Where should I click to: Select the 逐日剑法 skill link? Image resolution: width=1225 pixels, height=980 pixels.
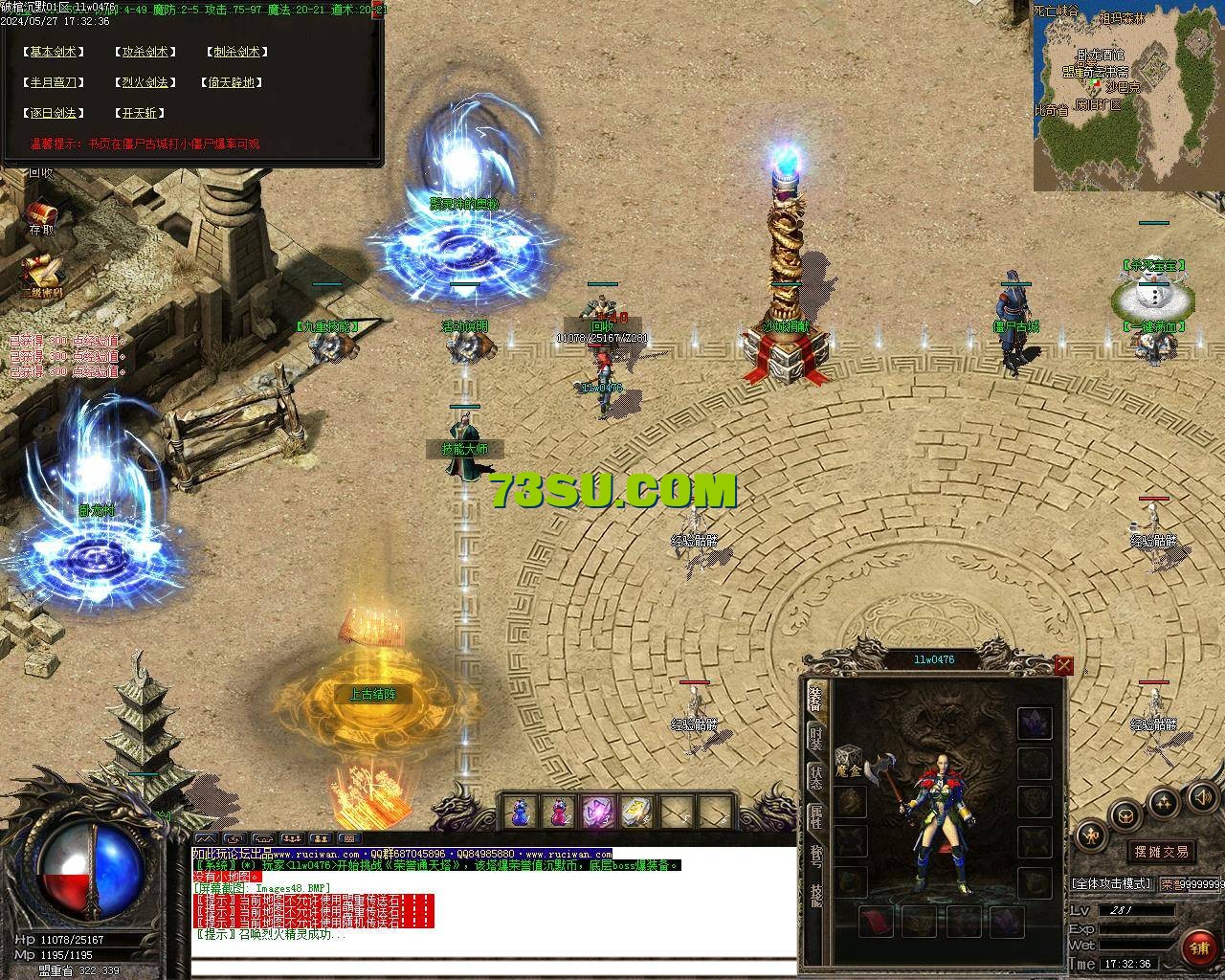[54, 113]
